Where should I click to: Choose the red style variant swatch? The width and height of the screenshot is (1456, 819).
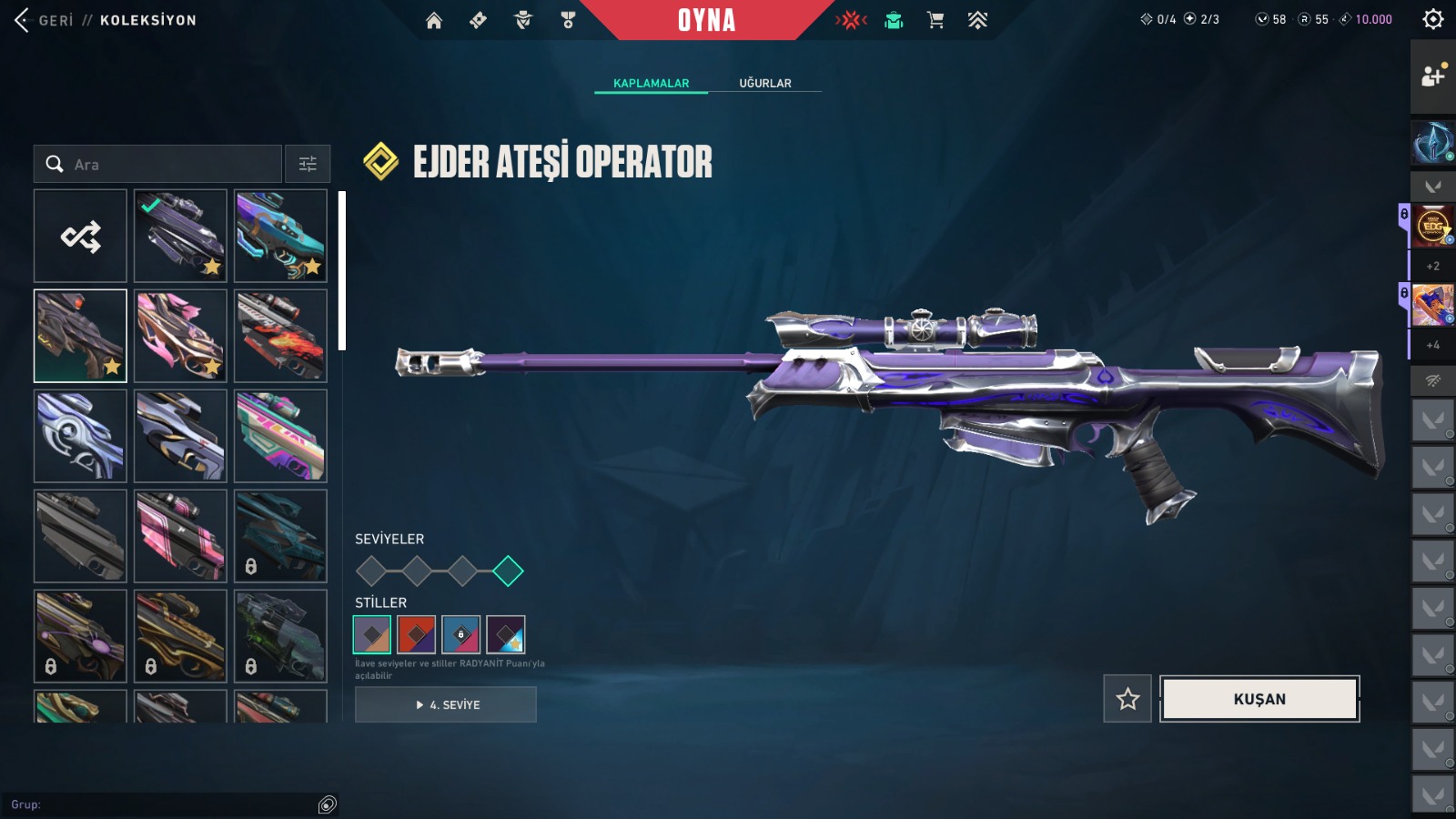[417, 634]
